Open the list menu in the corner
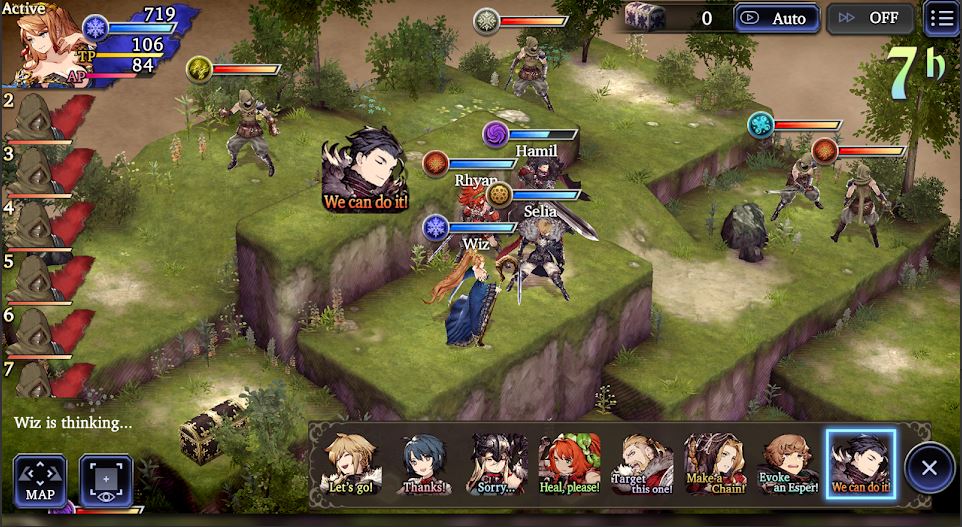 pos(940,18)
